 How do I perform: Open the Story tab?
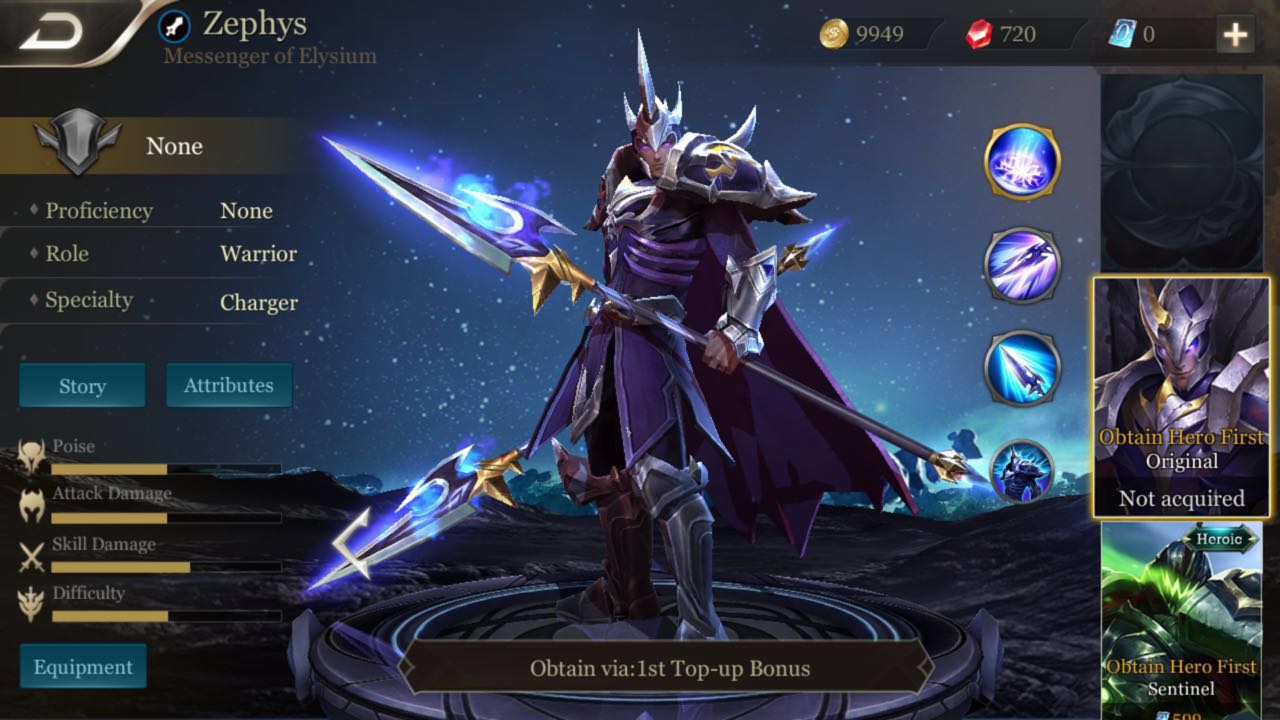coord(81,385)
